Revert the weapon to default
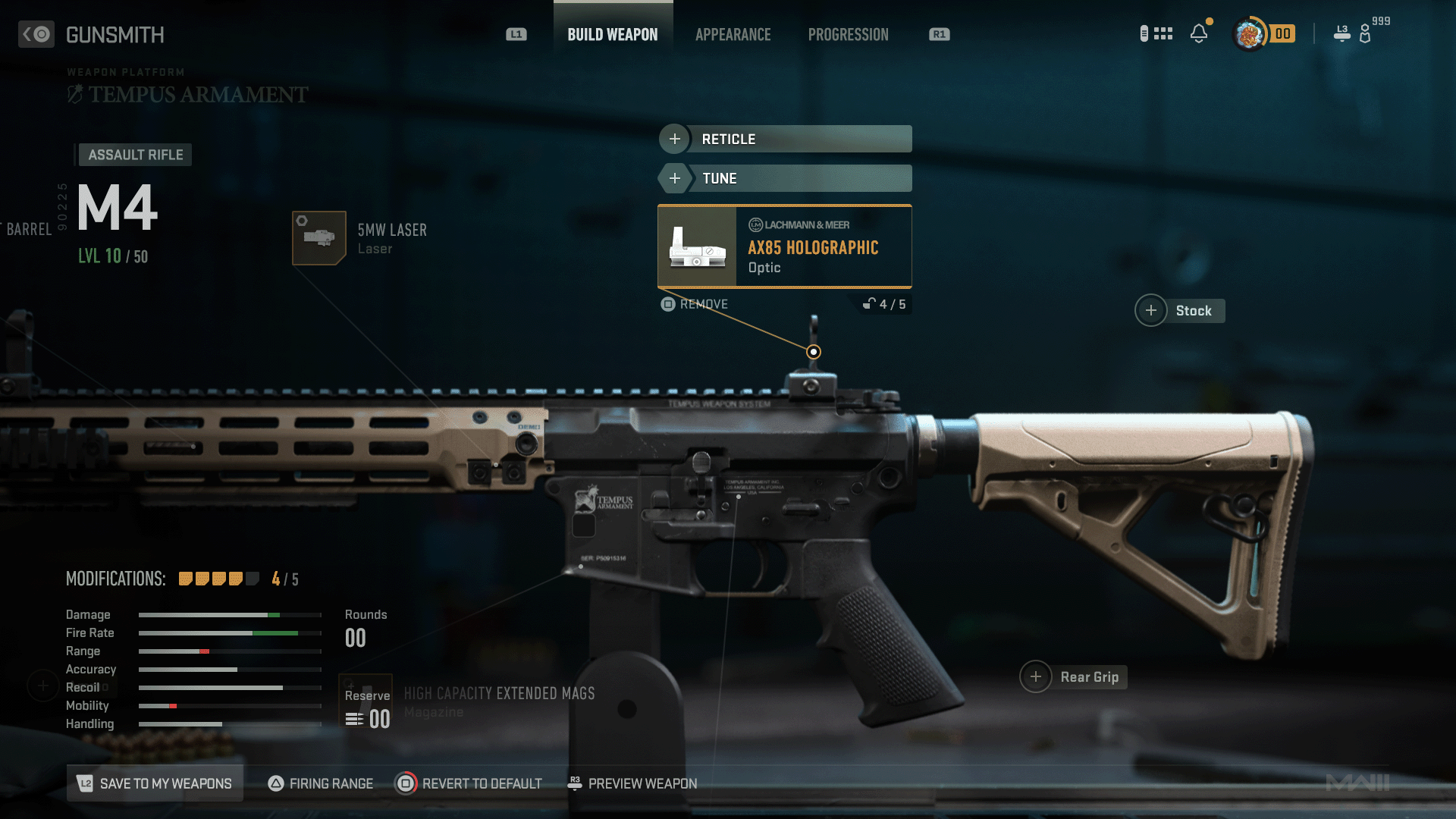Image resolution: width=1456 pixels, height=819 pixels. click(469, 783)
